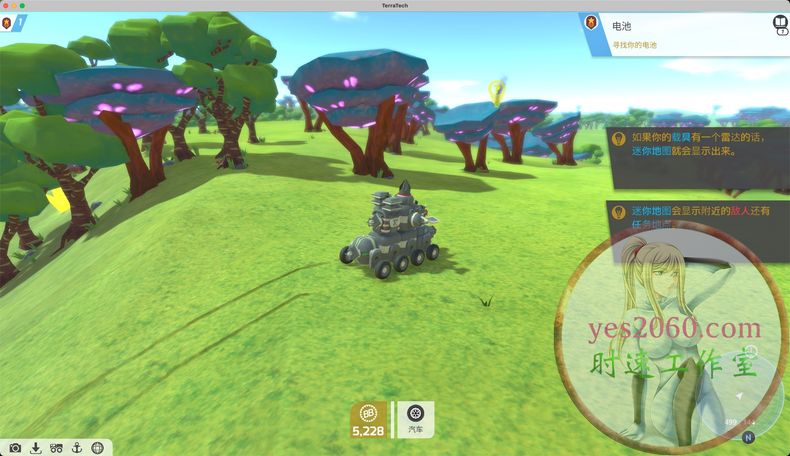
Task: Open the mission log book icon
Action: [779, 24]
